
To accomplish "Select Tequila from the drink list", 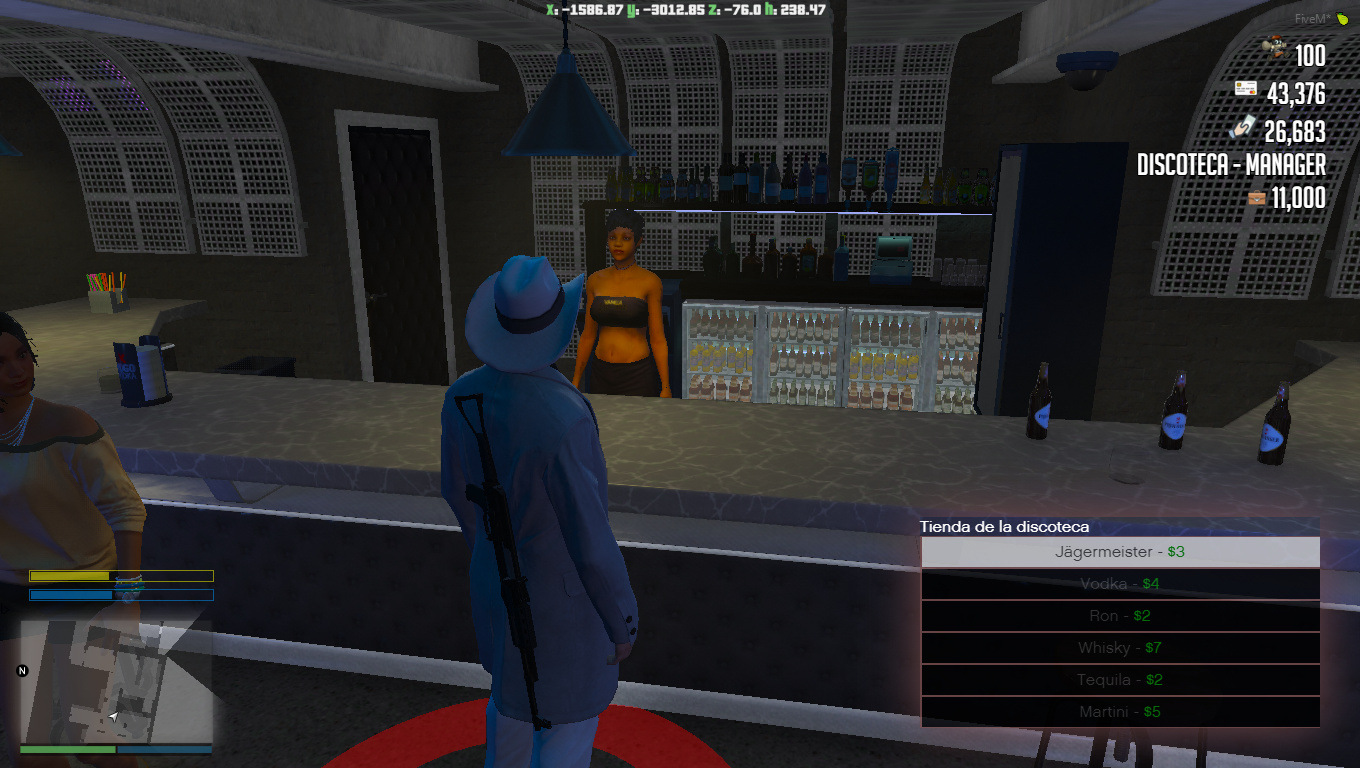I will coord(1120,679).
